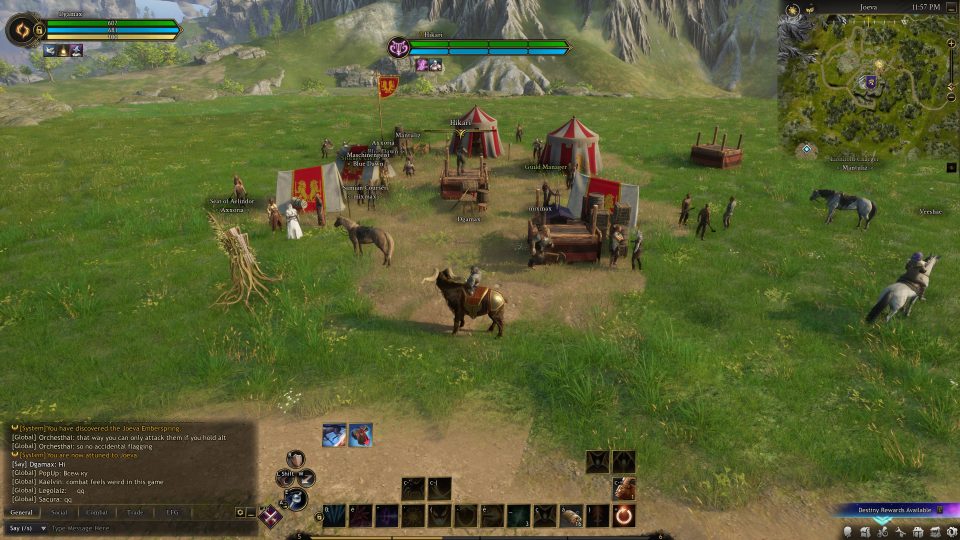Open the Social chat tab
The image size is (960, 540).
point(59,512)
